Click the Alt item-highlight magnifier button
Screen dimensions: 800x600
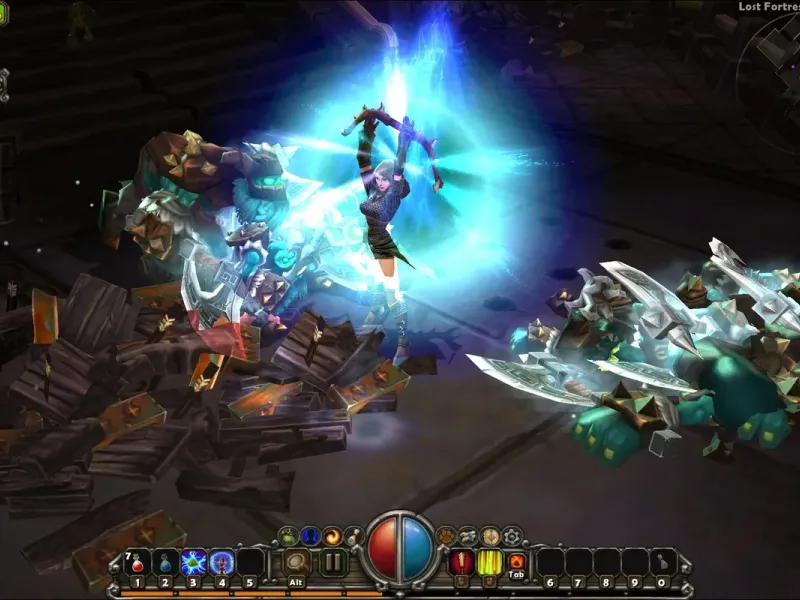coord(295,562)
